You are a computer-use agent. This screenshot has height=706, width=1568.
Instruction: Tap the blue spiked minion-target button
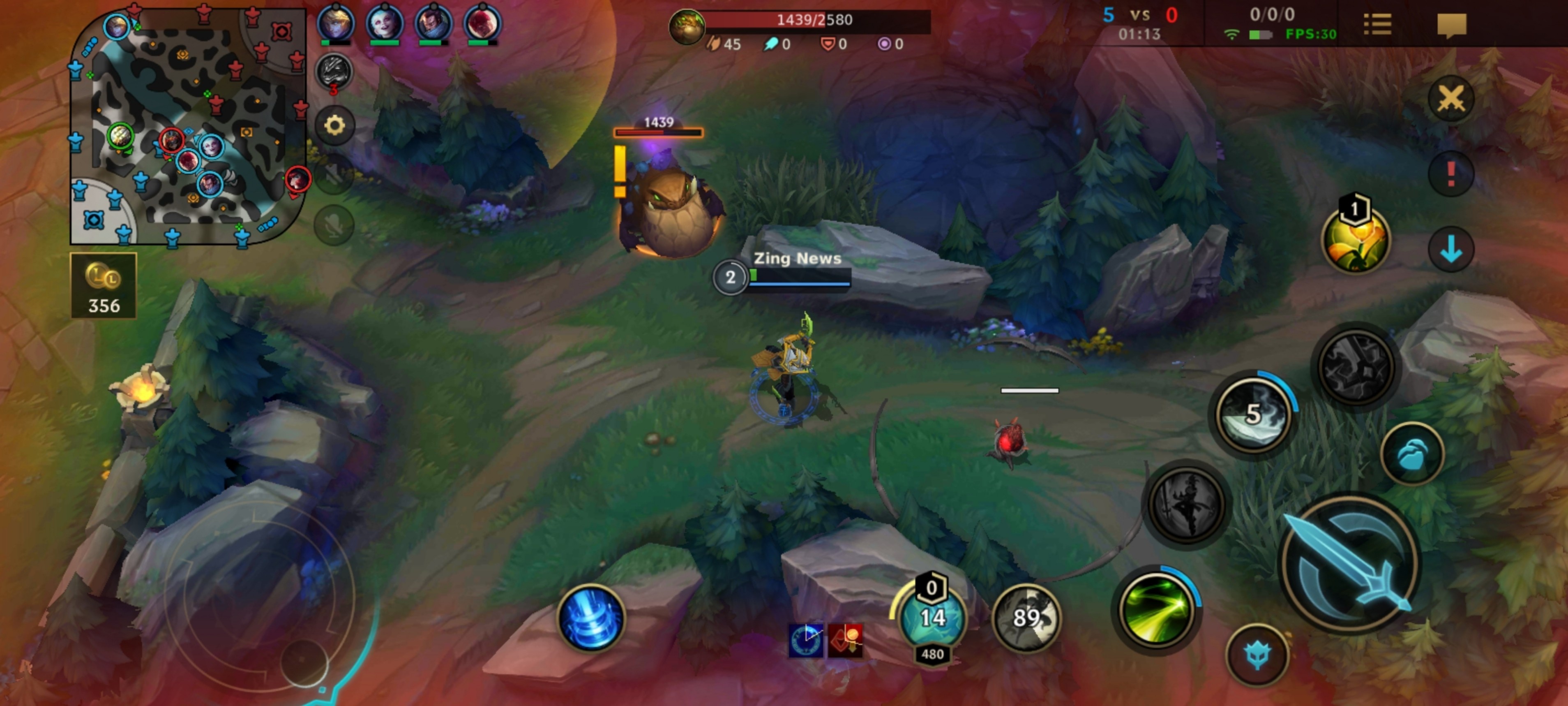(x=1257, y=655)
